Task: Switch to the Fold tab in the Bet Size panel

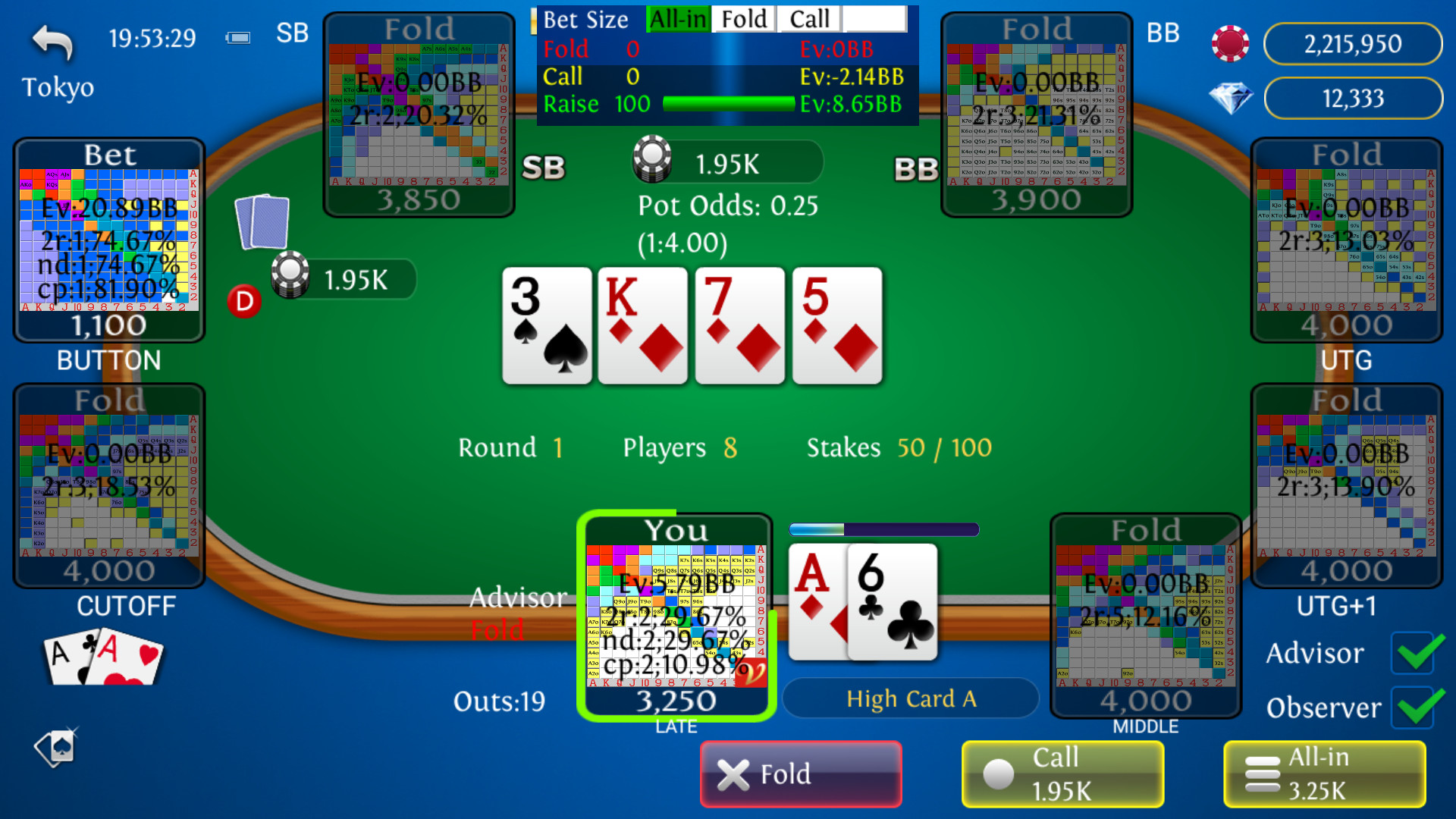Action: pos(742,19)
